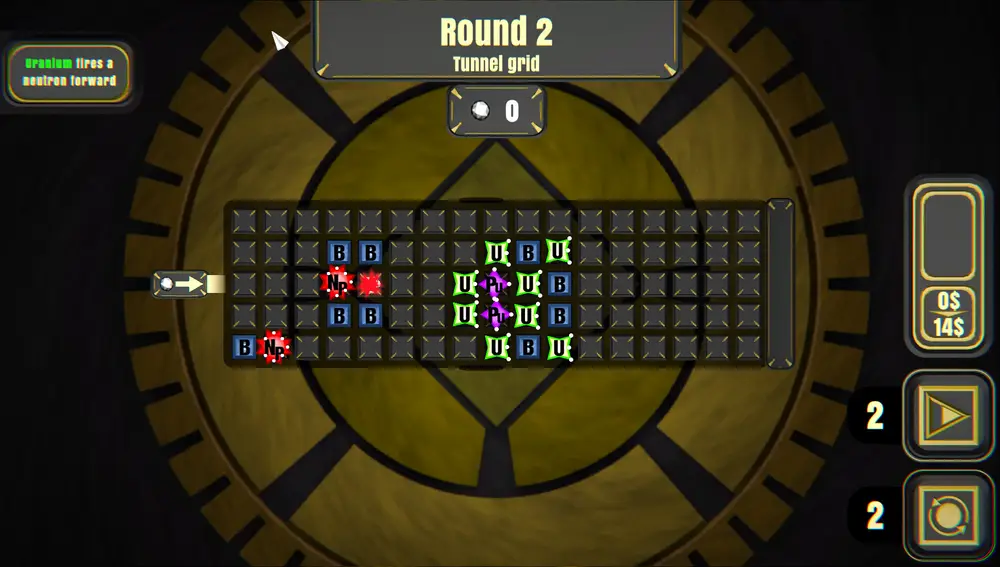Pick the Np tile next to the lone B tile

tap(274, 347)
